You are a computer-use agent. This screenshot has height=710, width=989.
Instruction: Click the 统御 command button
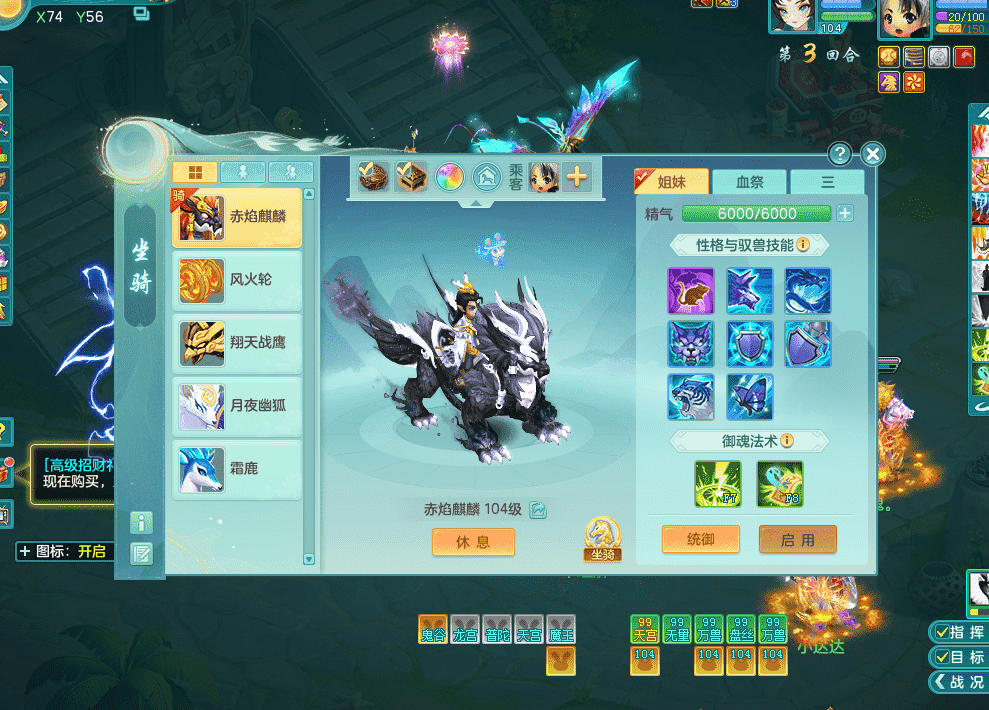(701, 540)
